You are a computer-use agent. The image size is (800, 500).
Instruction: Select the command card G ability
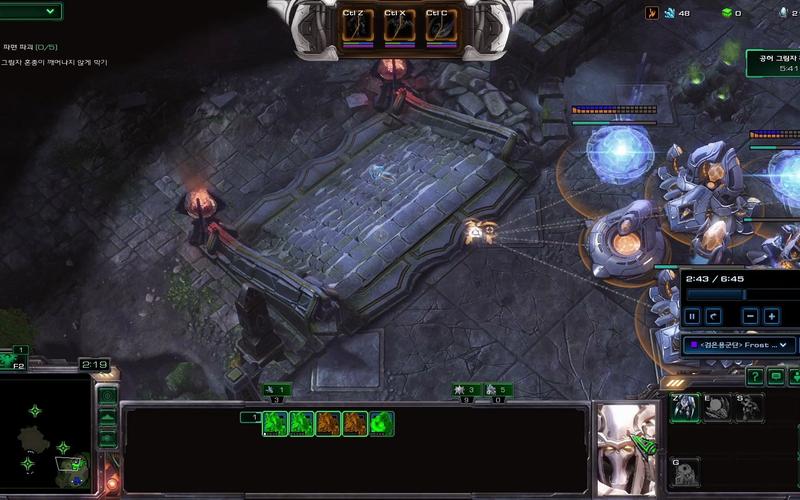click(x=684, y=472)
